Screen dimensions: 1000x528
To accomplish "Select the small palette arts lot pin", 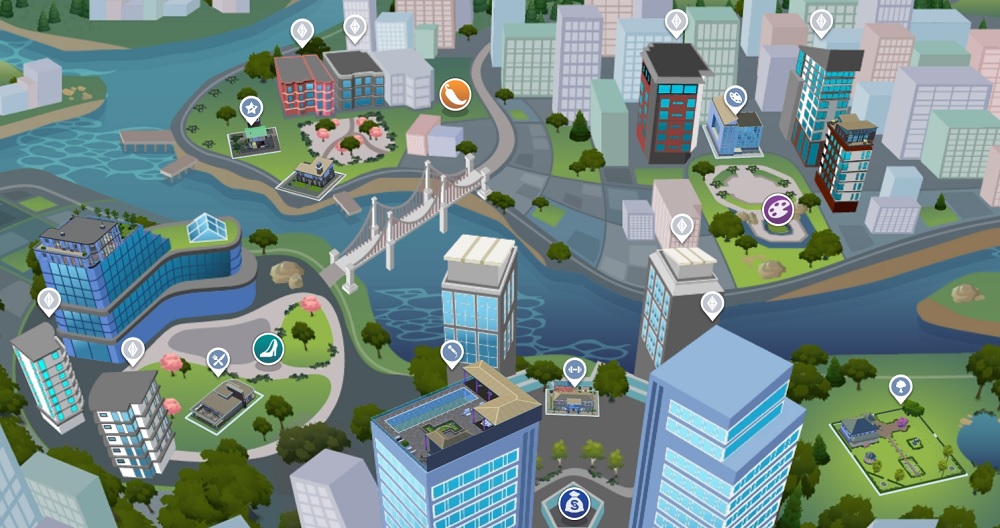I will pos(735,98).
